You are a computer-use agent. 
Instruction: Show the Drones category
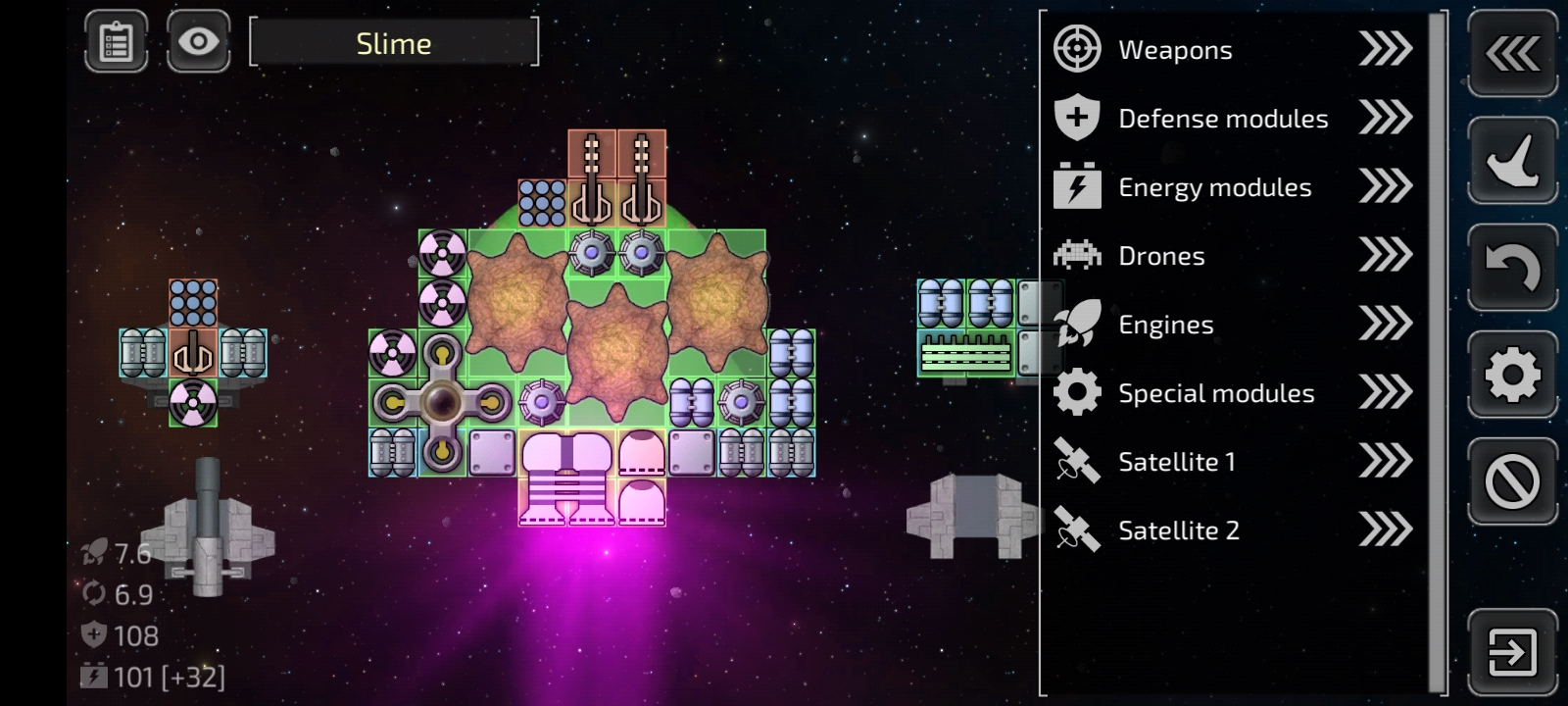pyautogui.click(x=1233, y=256)
